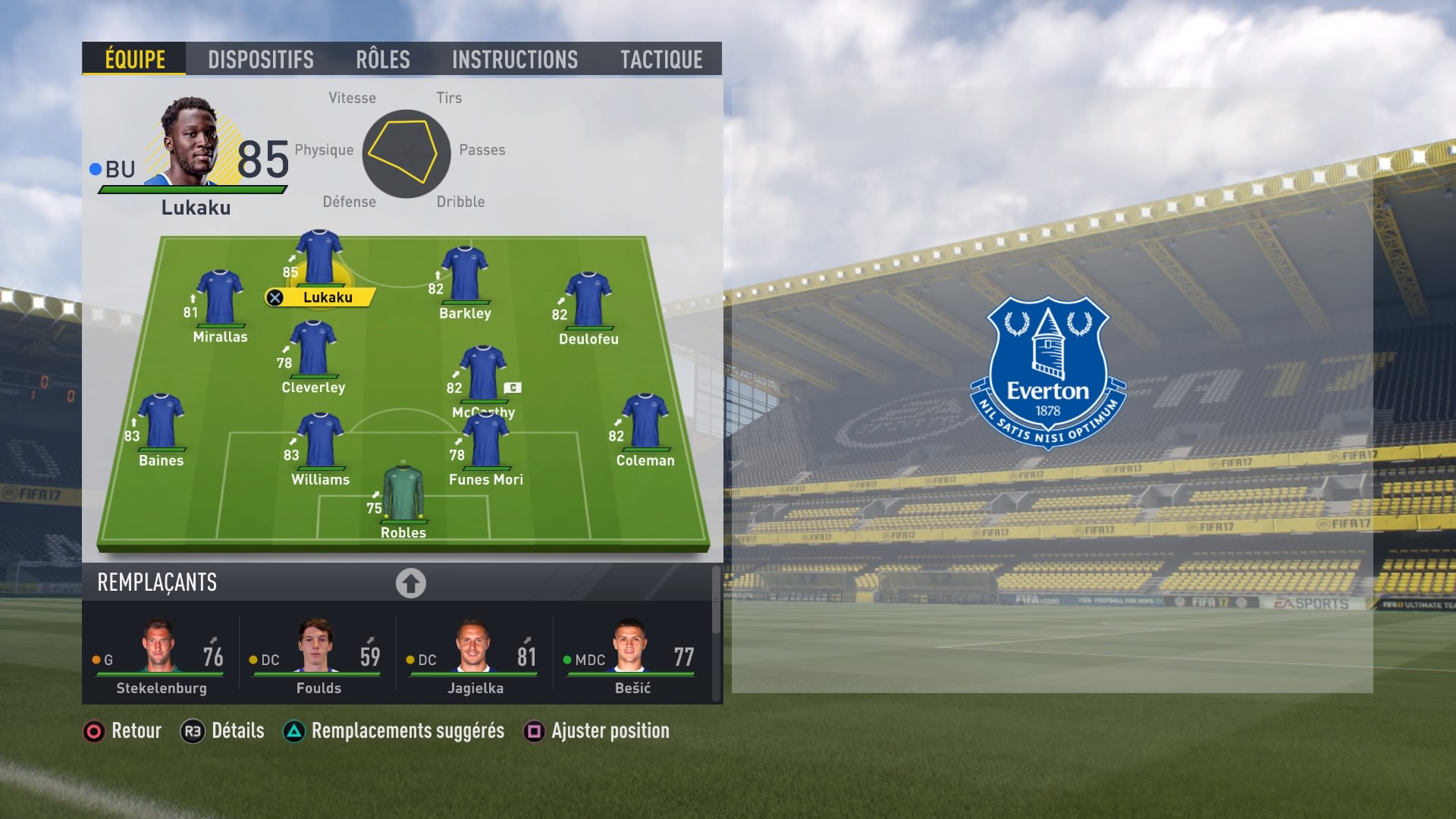
Task: Select the Instructions tab
Action: click(x=514, y=59)
